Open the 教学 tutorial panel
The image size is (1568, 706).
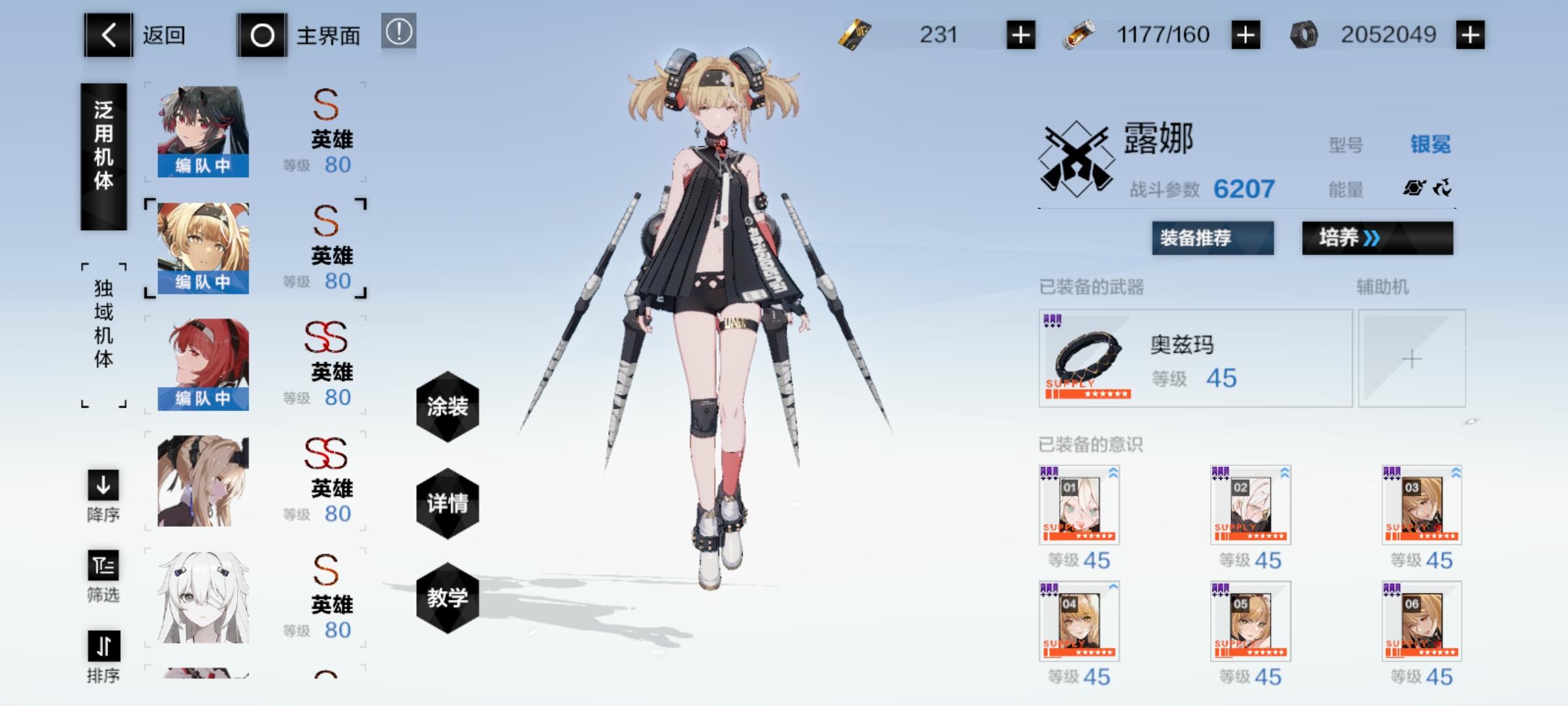coord(447,596)
